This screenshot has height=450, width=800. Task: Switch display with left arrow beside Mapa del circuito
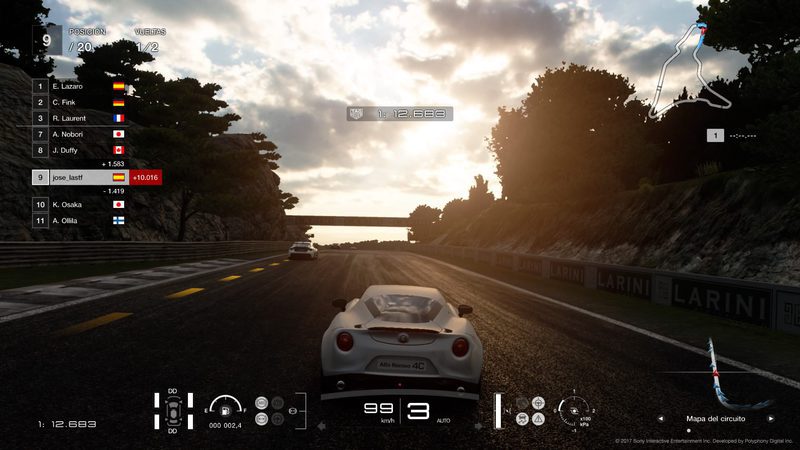click(659, 419)
